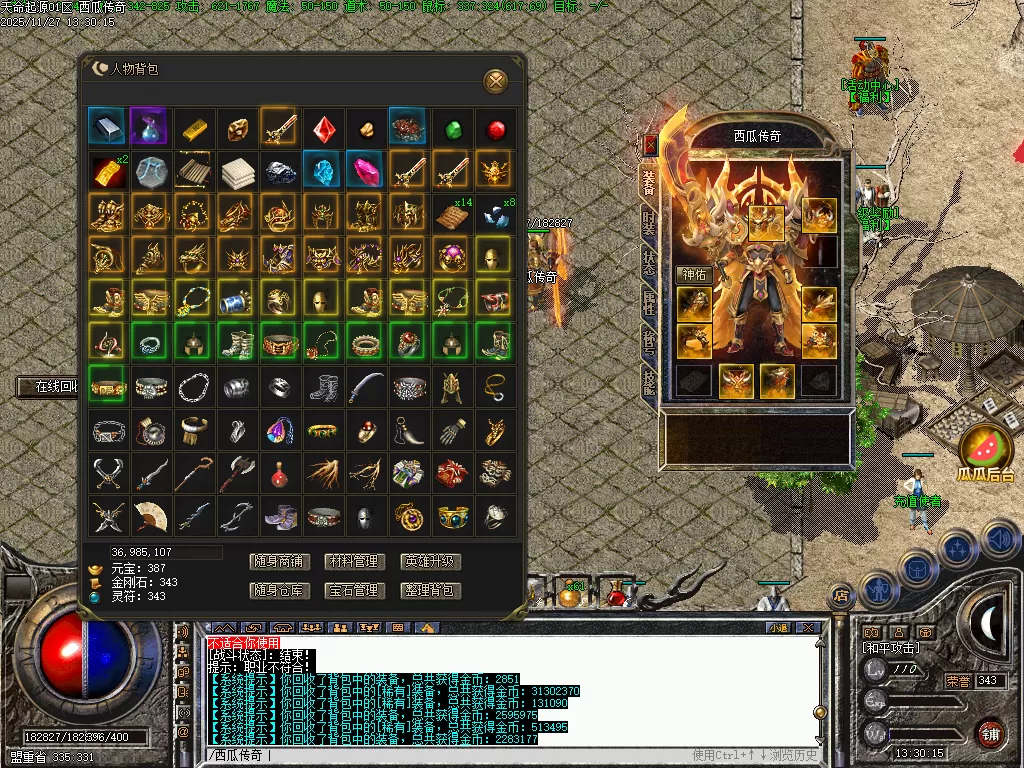The image size is (1024, 768).
Task: Open the 随身仓库 portable warehouse
Action: pyautogui.click(x=279, y=591)
